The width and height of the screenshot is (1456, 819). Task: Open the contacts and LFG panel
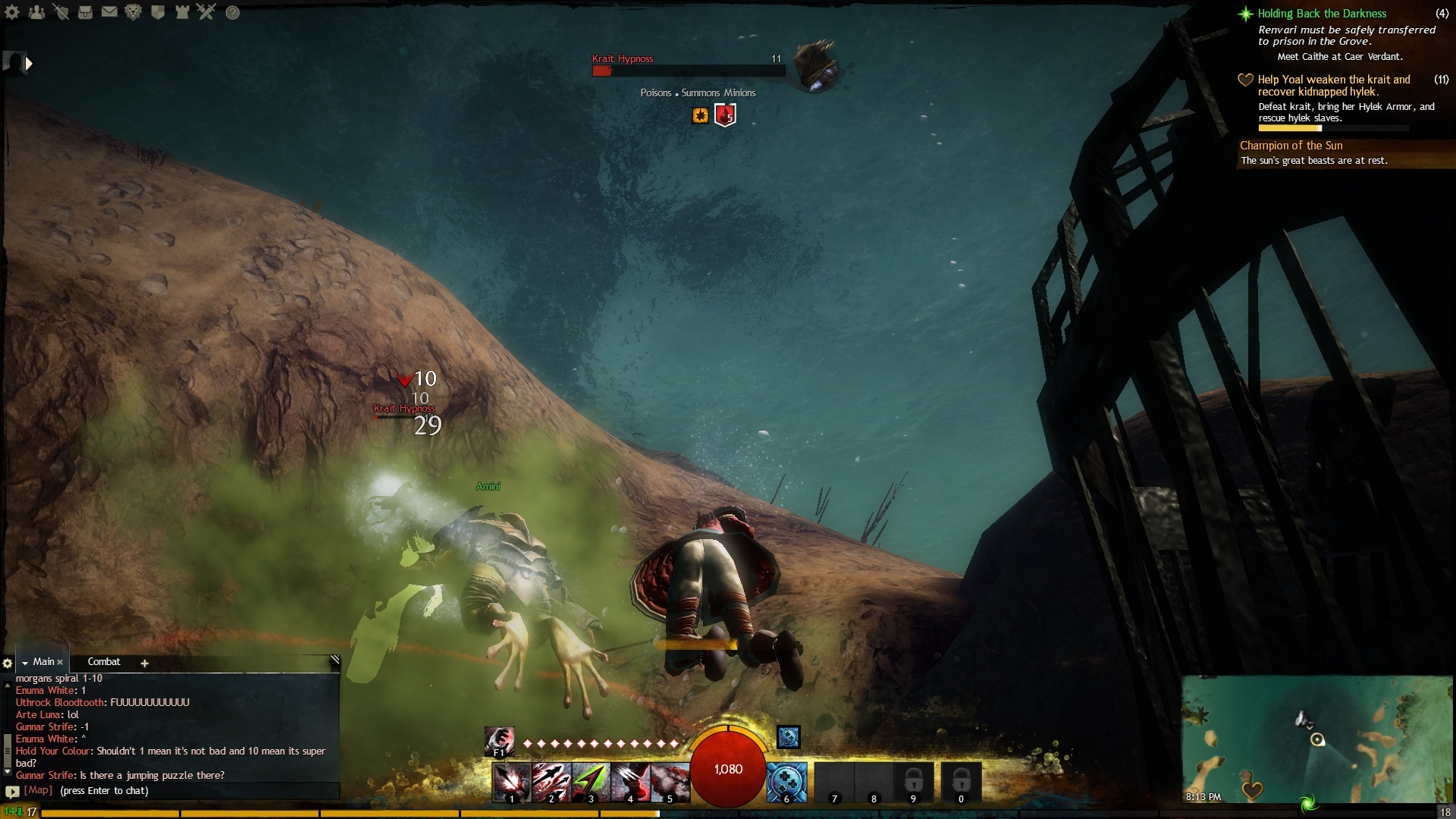(36, 12)
